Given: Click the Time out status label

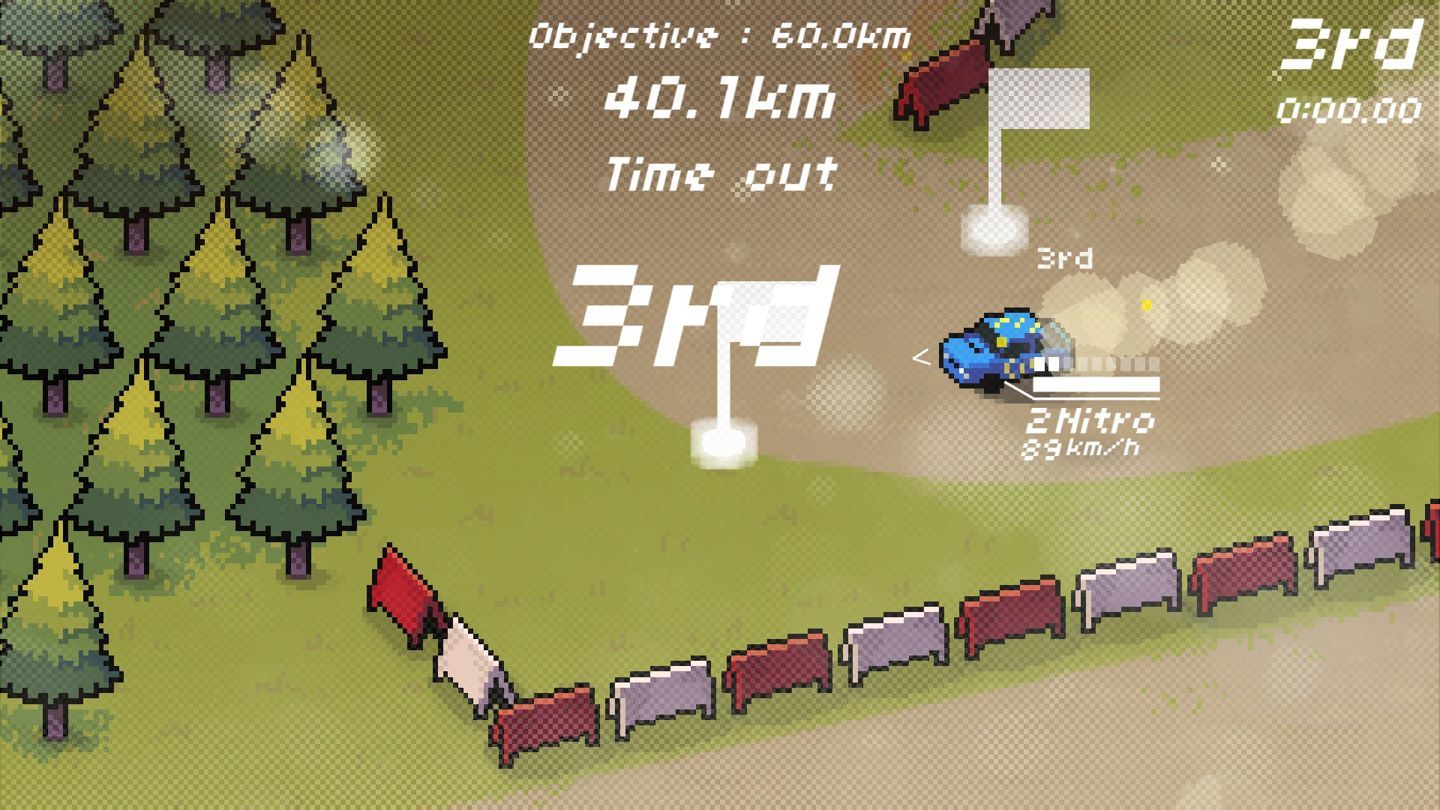Looking at the screenshot, I should (x=722, y=172).
